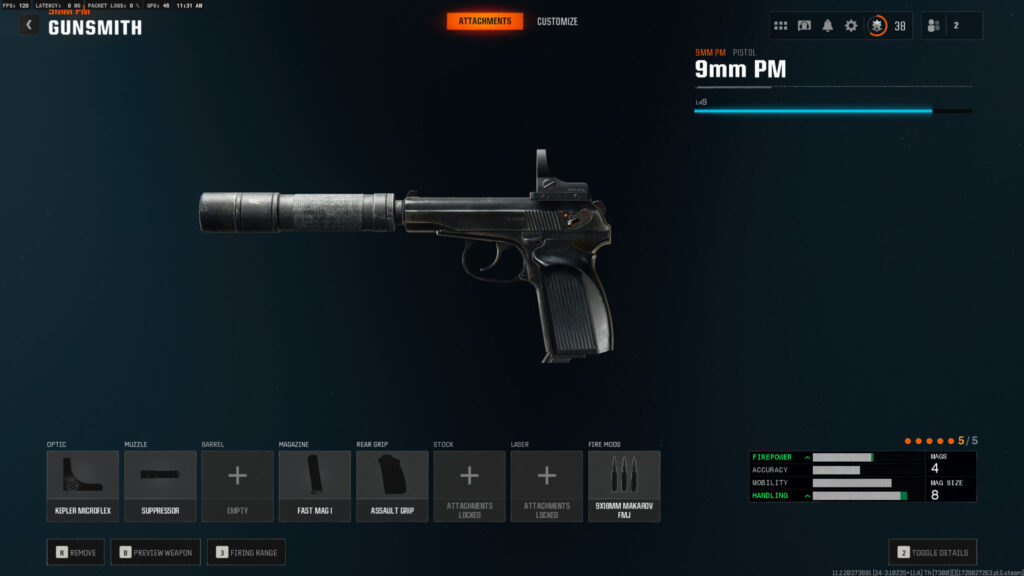Screen dimensions: 1024x576
Task: Open notifications via the bell icon
Action: coord(827,26)
